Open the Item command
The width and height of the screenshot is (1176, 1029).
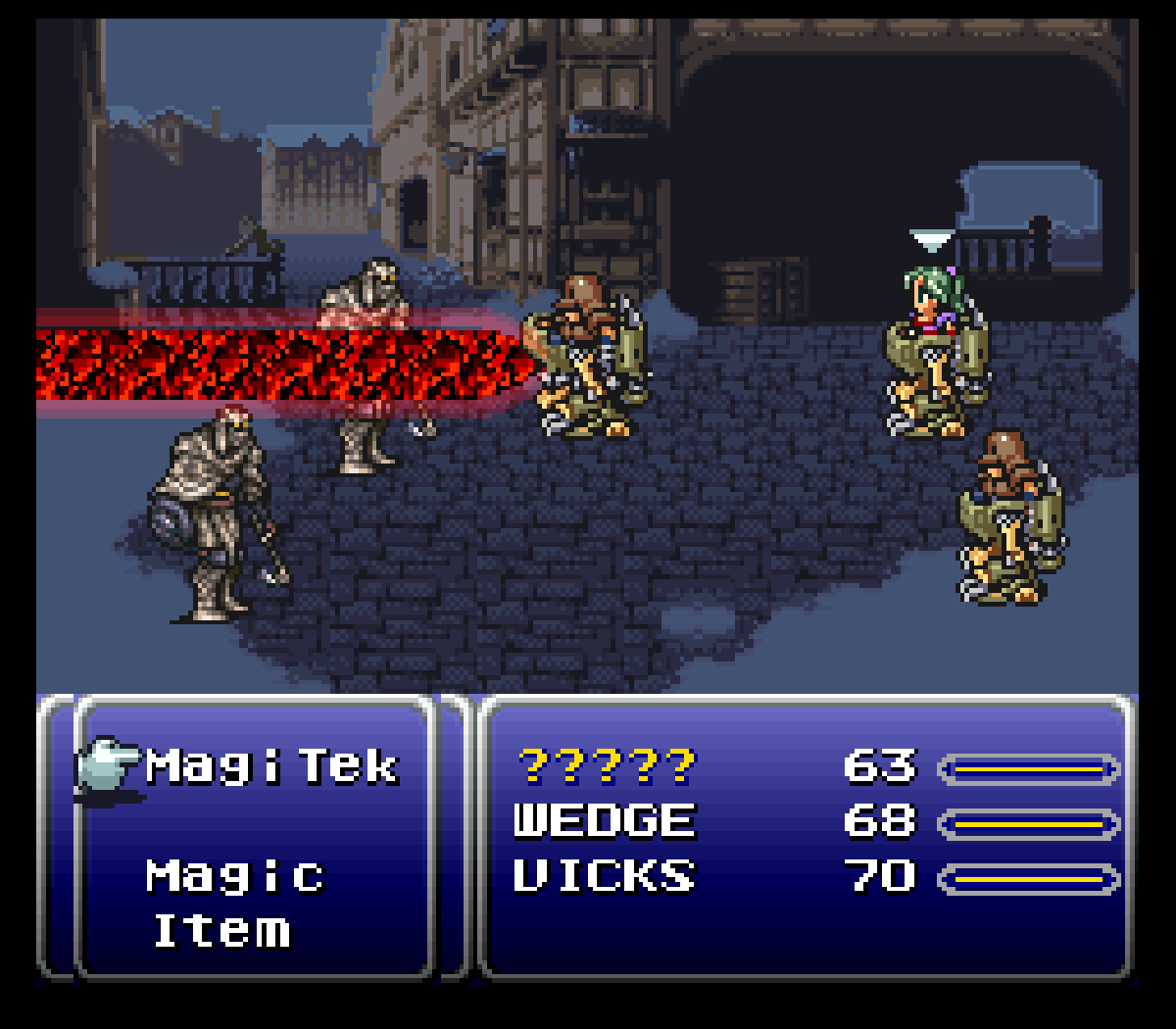click(222, 930)
